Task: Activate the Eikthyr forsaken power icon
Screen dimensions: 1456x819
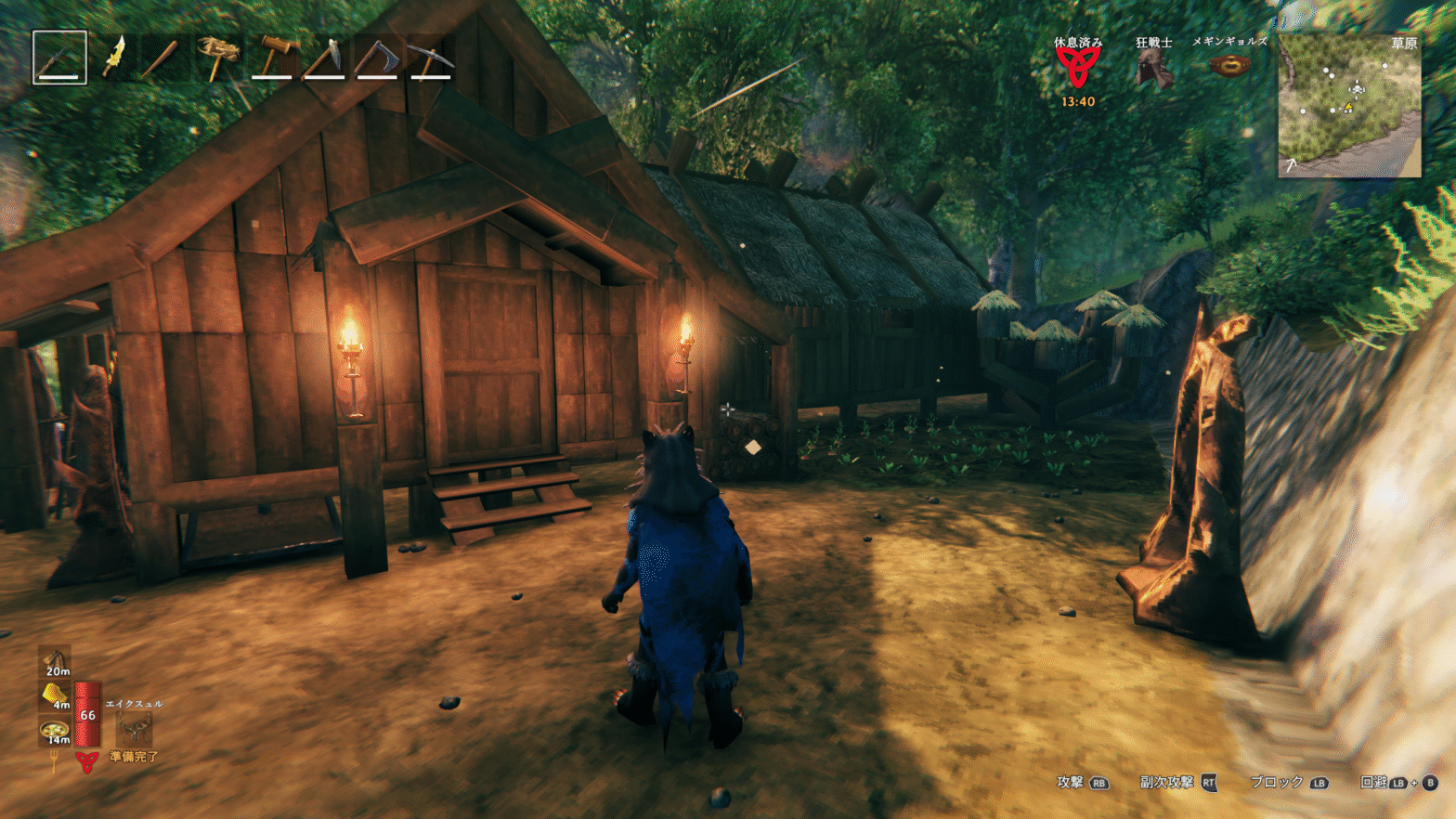Action: pyautogui.click(x=134, y=729)
